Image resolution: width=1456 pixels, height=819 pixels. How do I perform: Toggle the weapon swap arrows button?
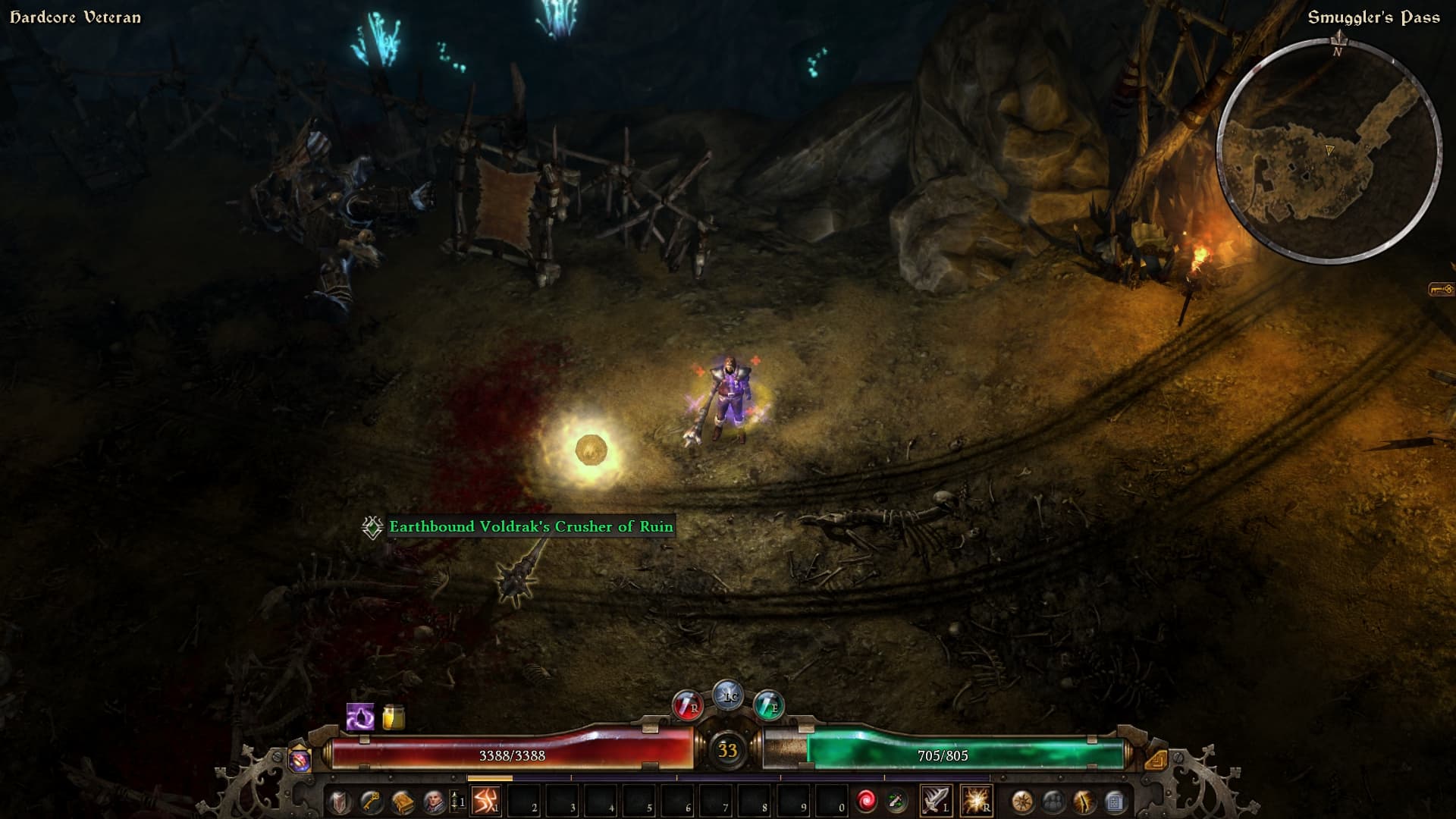click(x=457, y=802)
